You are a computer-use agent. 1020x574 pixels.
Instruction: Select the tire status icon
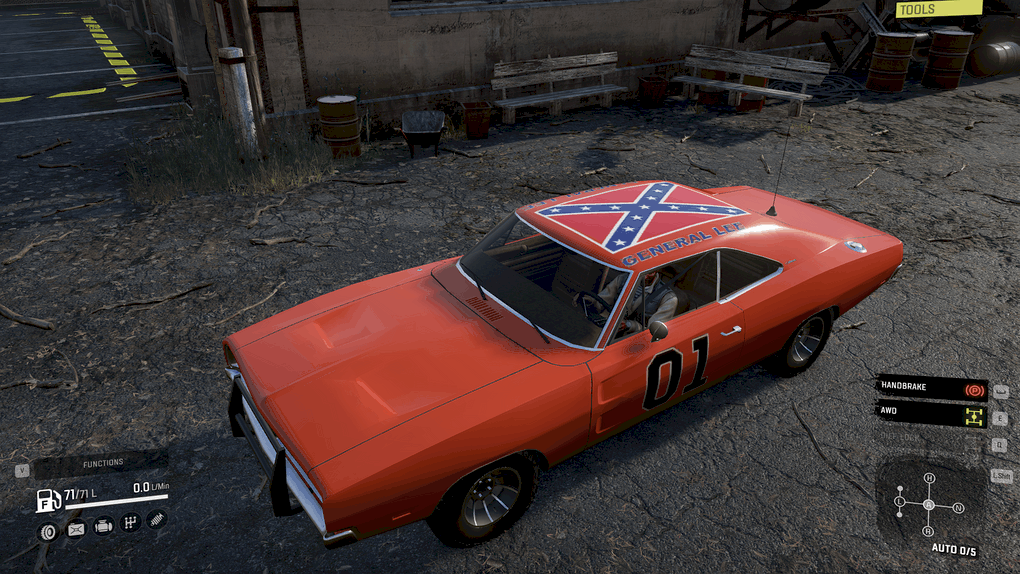click(x=46, y=531)
